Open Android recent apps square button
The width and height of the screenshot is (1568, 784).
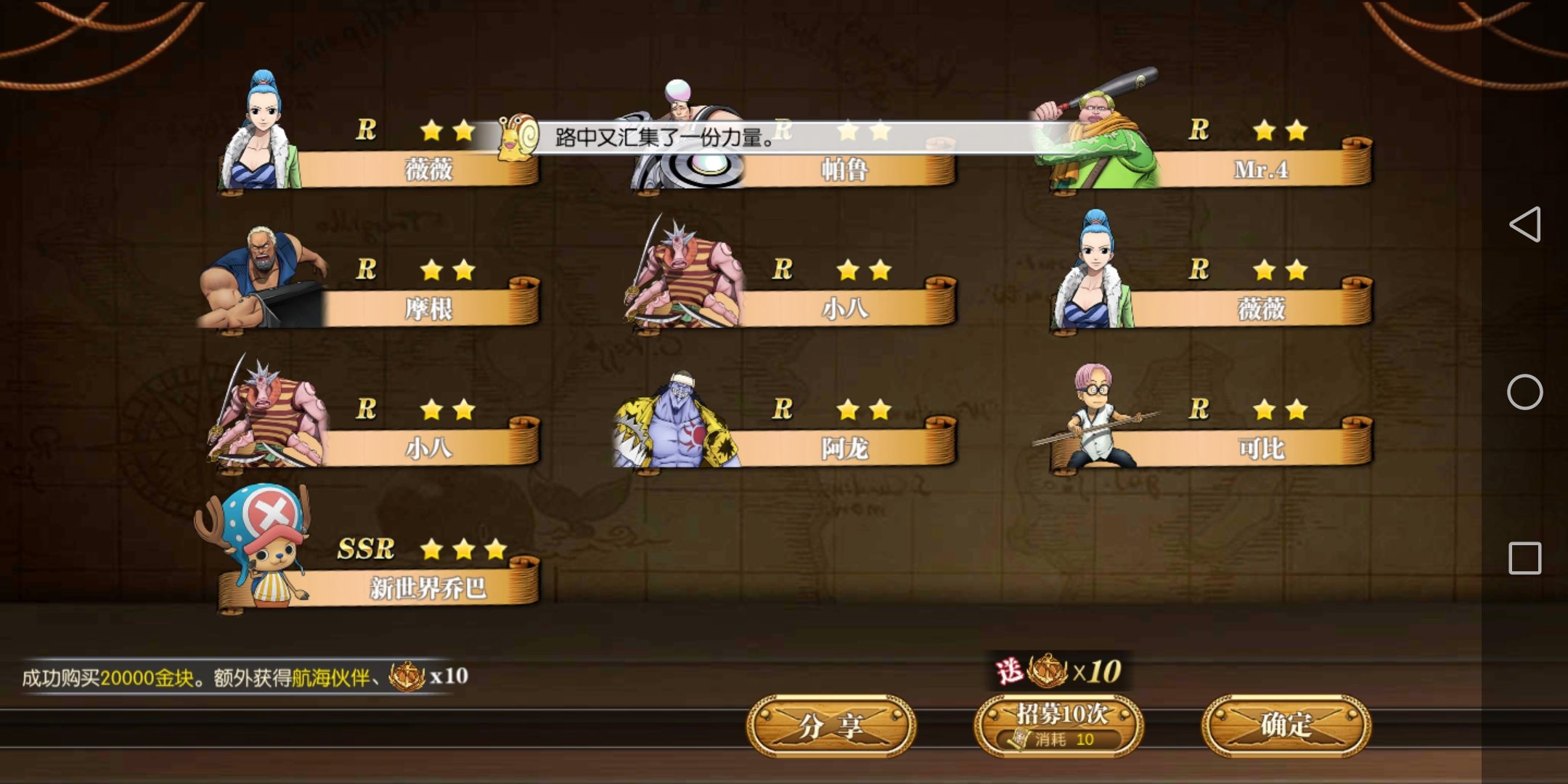pyautogui.click(x=1524, y=558)
